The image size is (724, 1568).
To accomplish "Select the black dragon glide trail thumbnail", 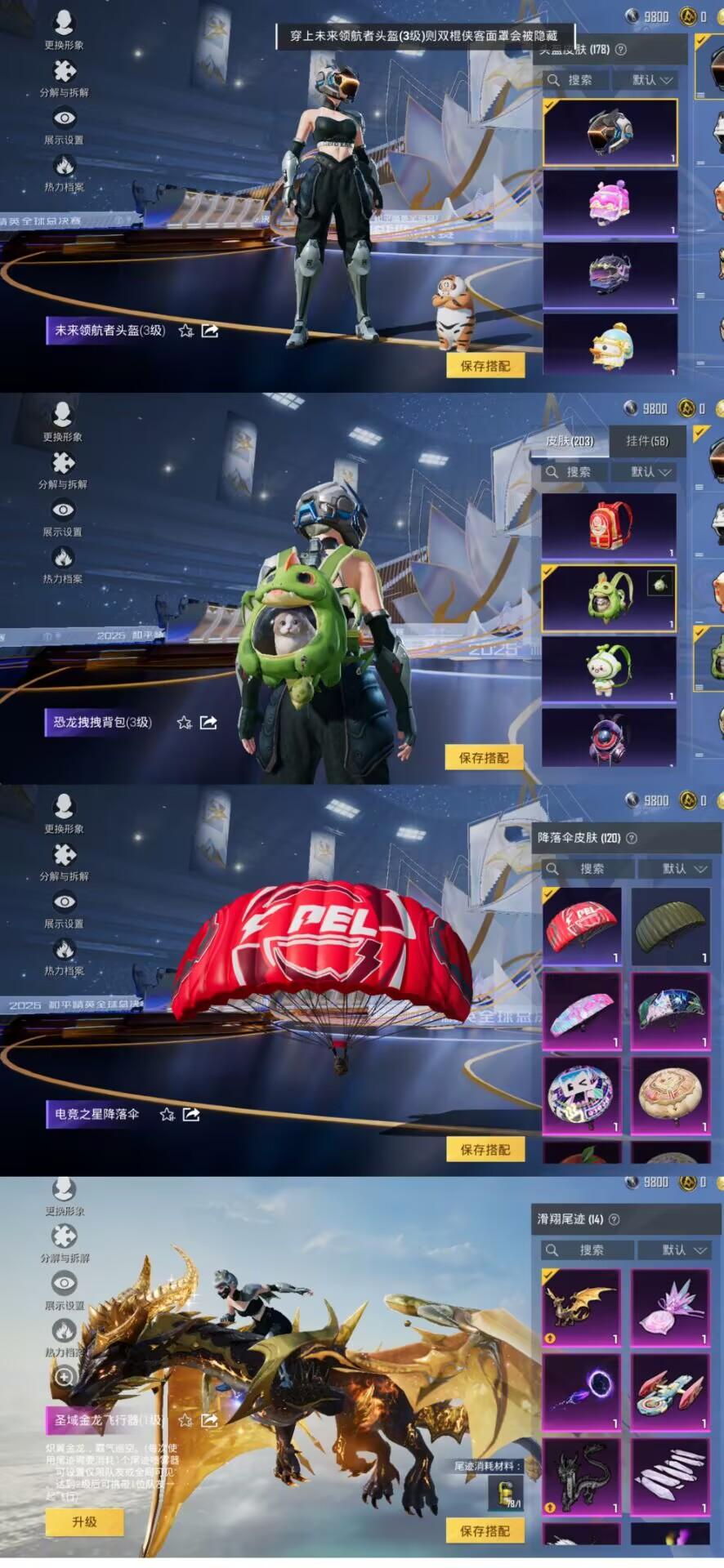I will point(581,1477).
